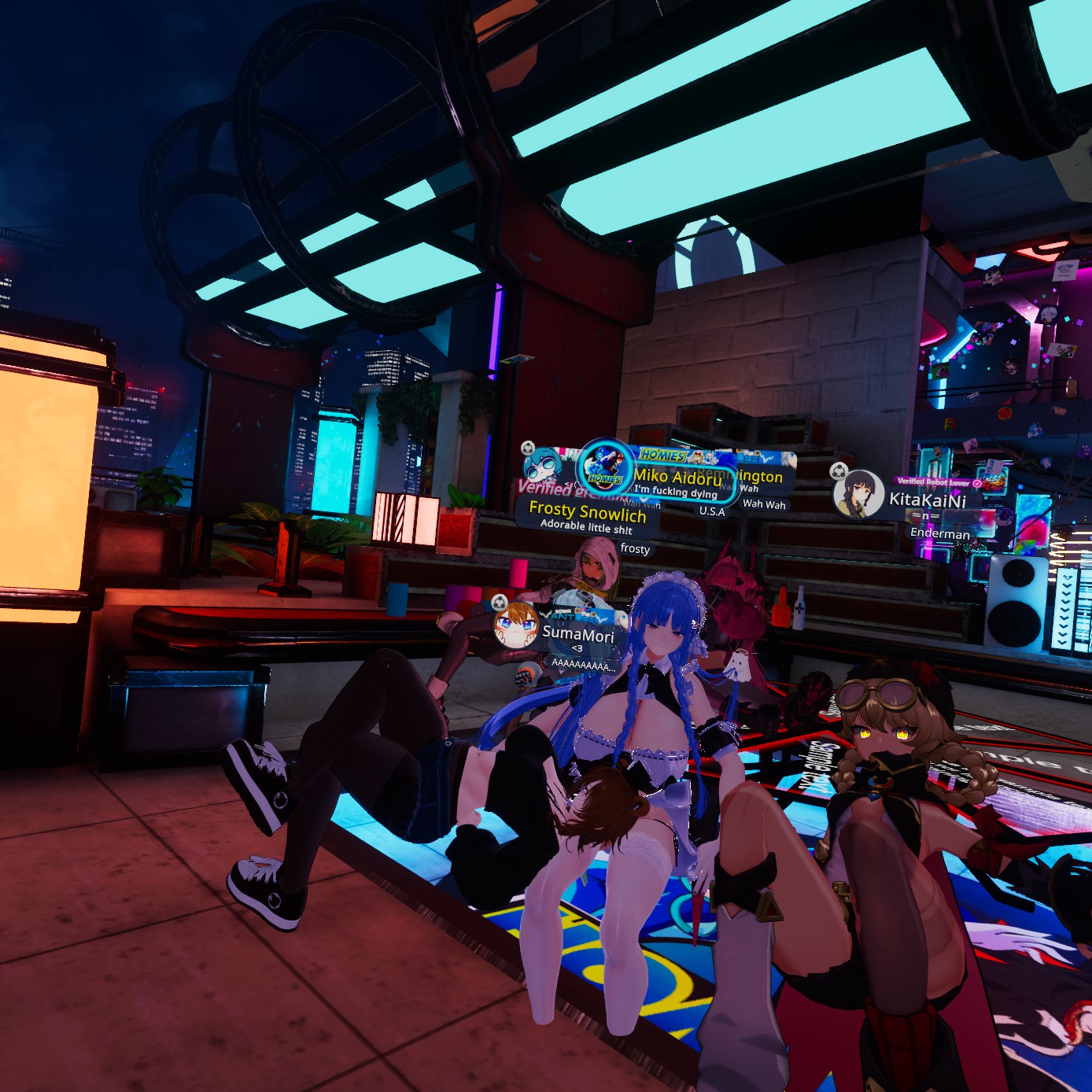Screen dimensions: 1092x1092
Task: Select the Miko Aidoru nameplate
Action: click(x=677, y=477)
